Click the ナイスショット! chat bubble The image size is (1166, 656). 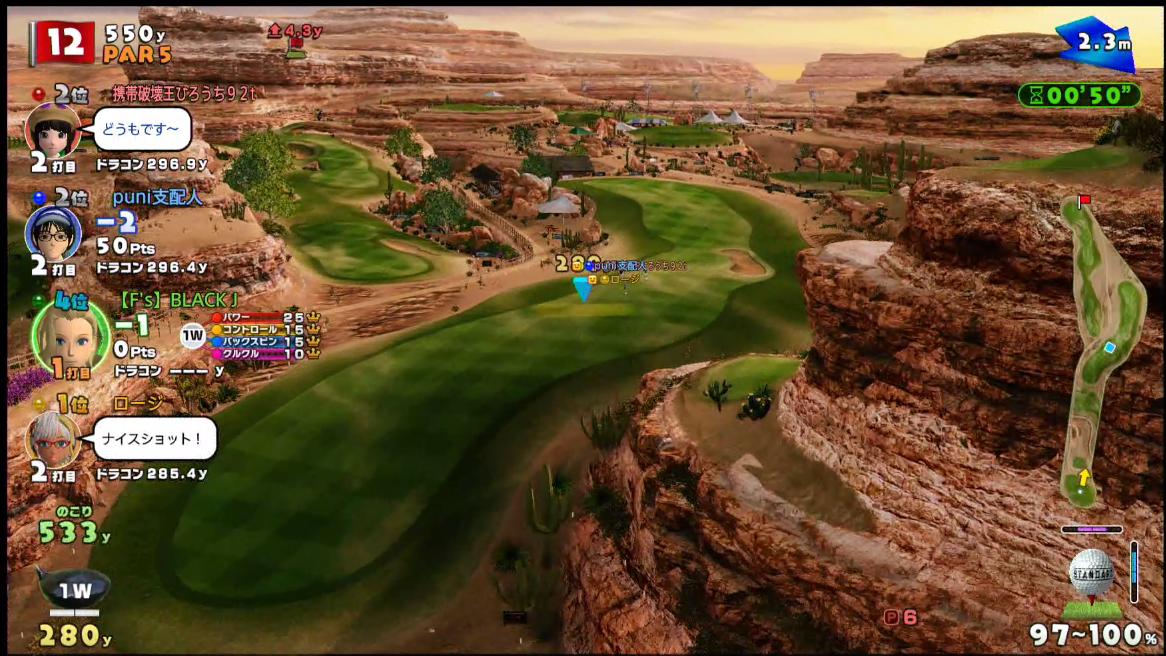click(157, 438)
